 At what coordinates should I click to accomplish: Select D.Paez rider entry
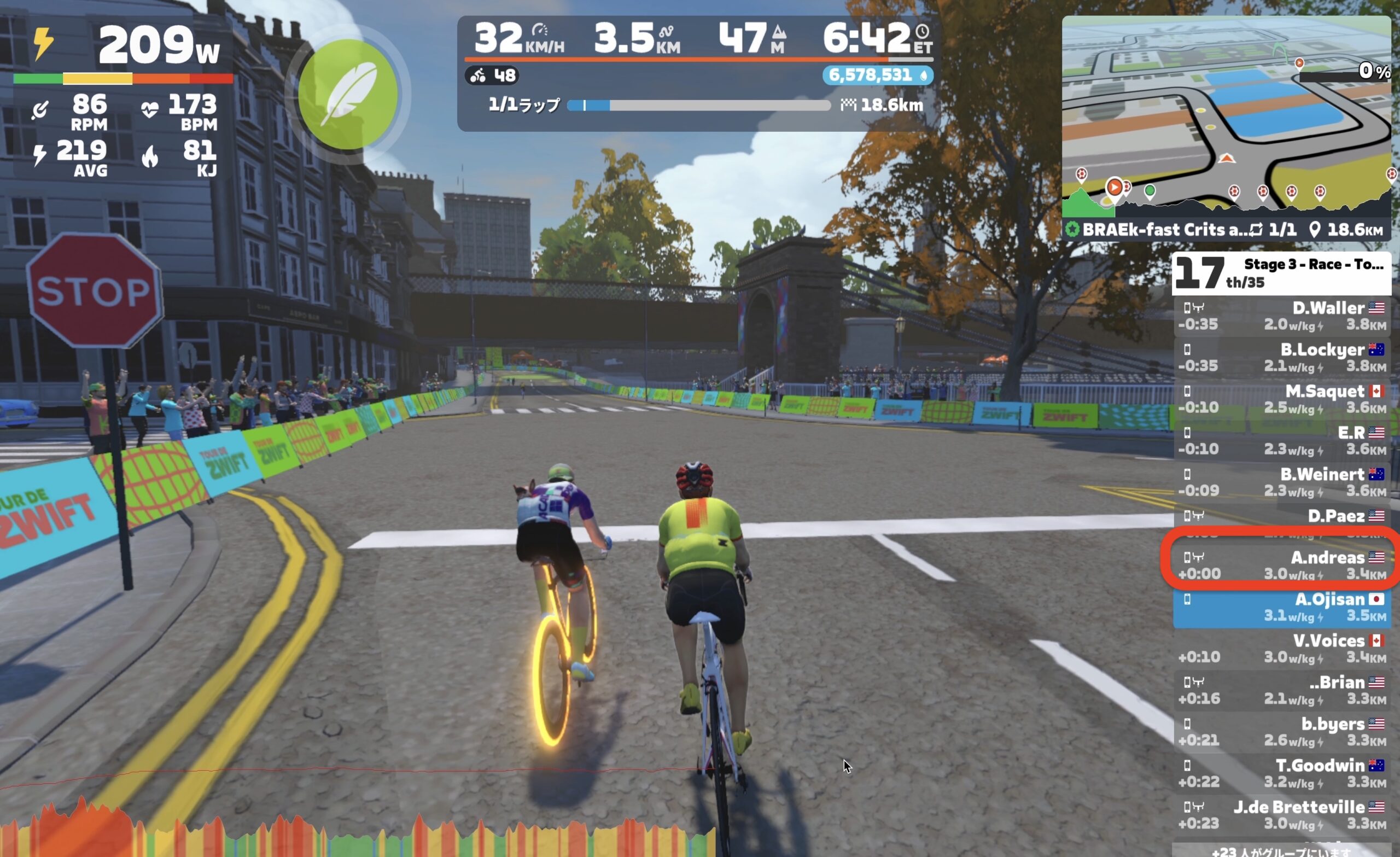[x=1282, y=520]
